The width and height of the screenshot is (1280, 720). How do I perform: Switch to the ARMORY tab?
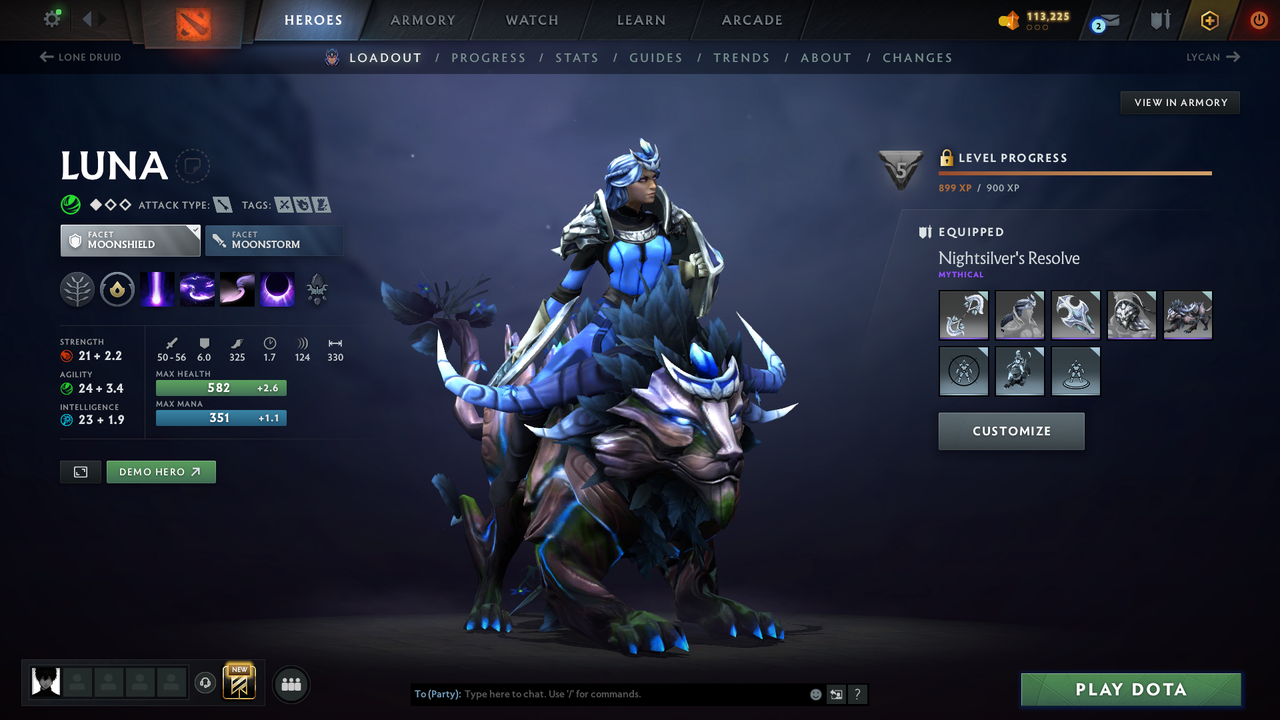[422, 20]
